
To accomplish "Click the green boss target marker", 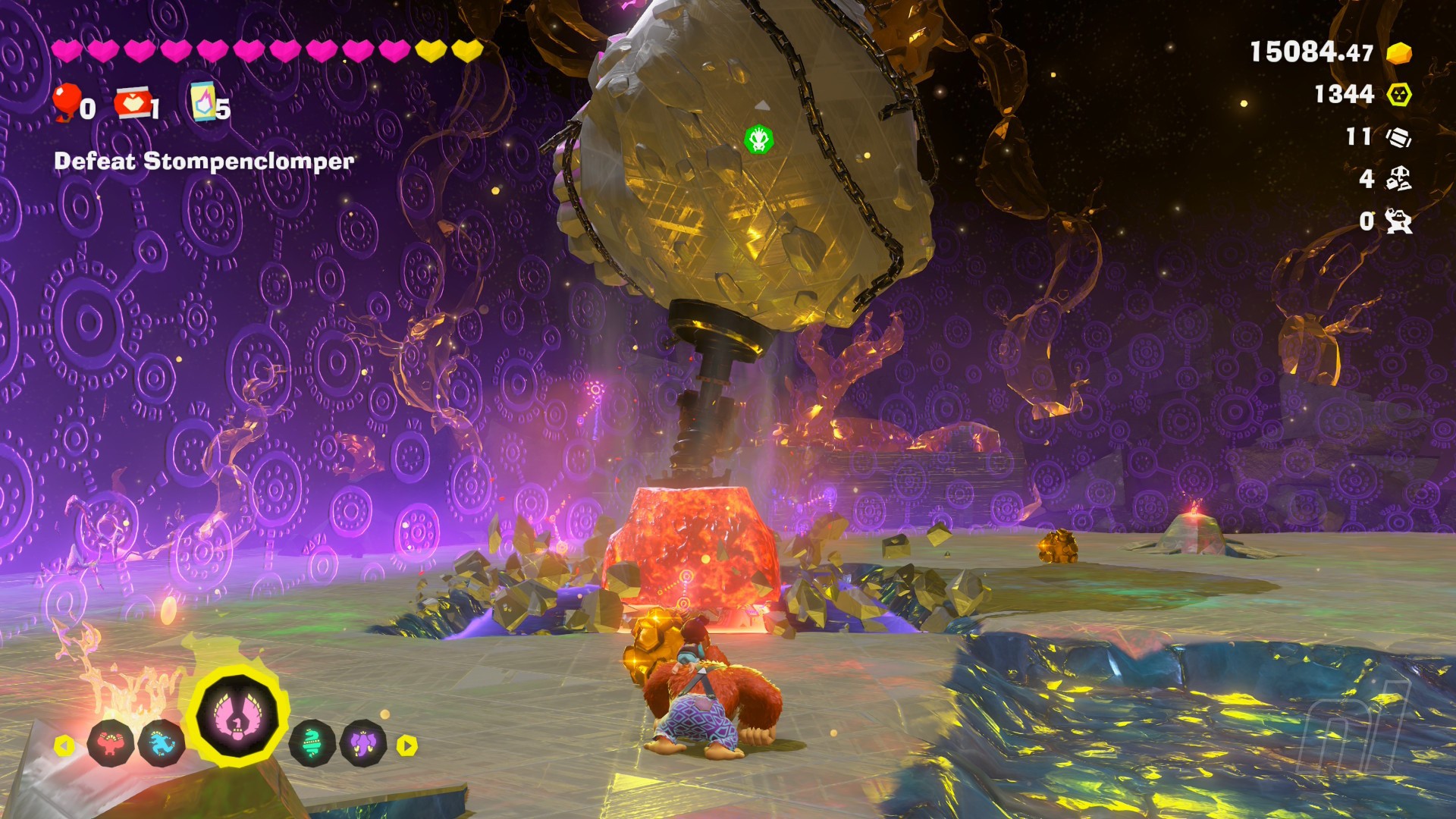I will tap(758, 140).
